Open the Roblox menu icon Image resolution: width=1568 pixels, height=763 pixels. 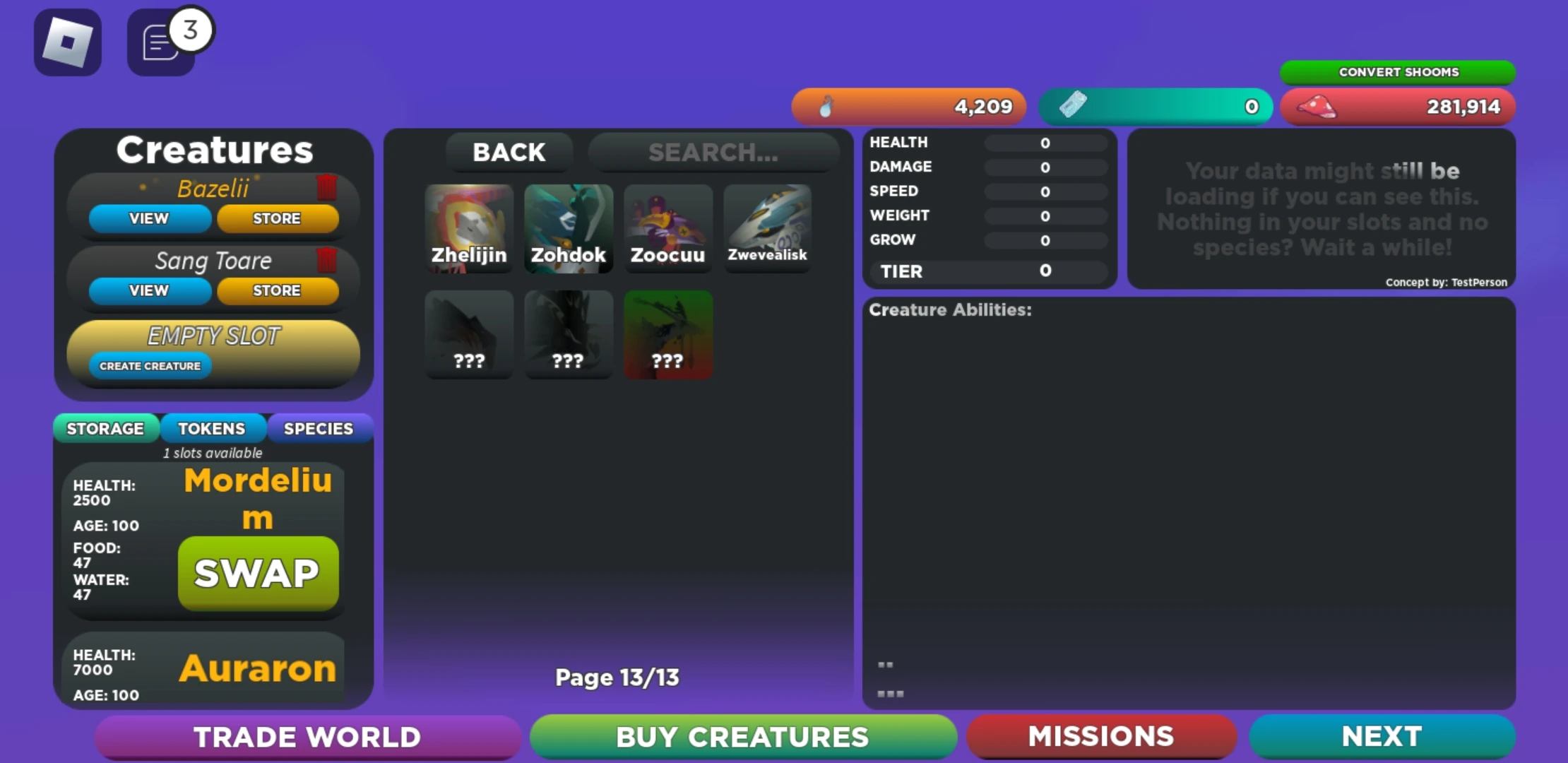click(67, 42)
